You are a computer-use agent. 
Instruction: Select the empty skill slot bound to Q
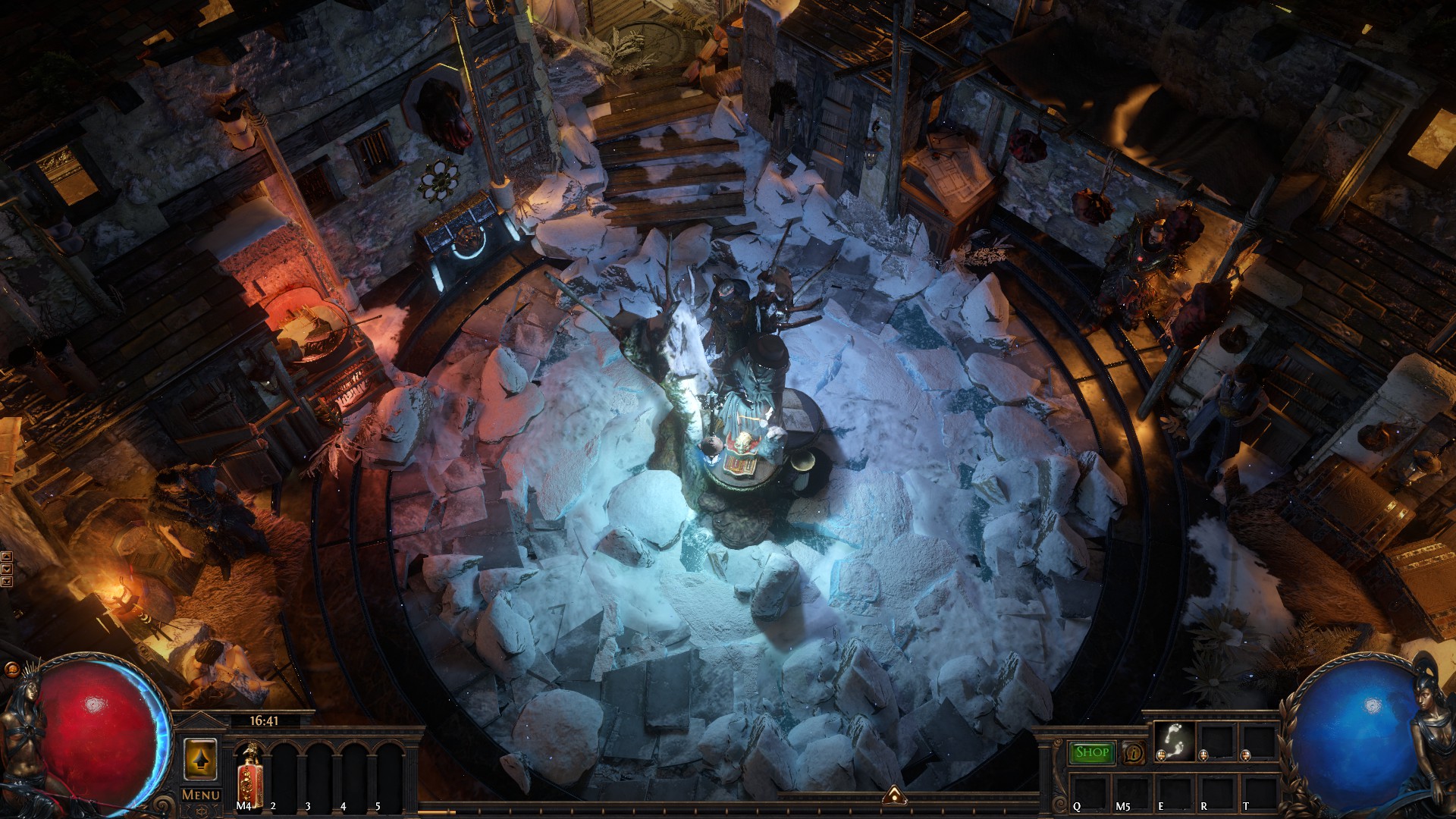(1088, 792)
